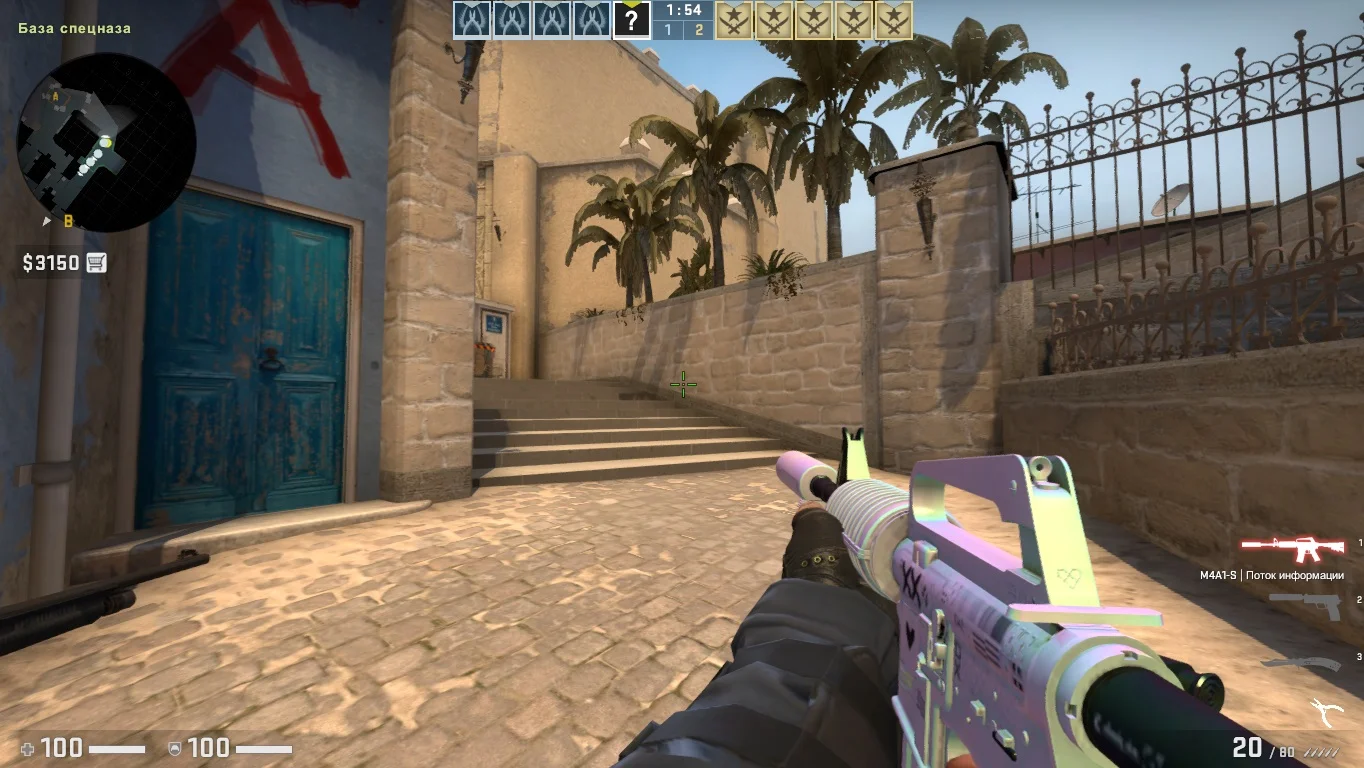Screen dimensions: 1364x768
Task: Select the M4A1-S rifle weapon slot
Action: click(x=1292, y=548)
